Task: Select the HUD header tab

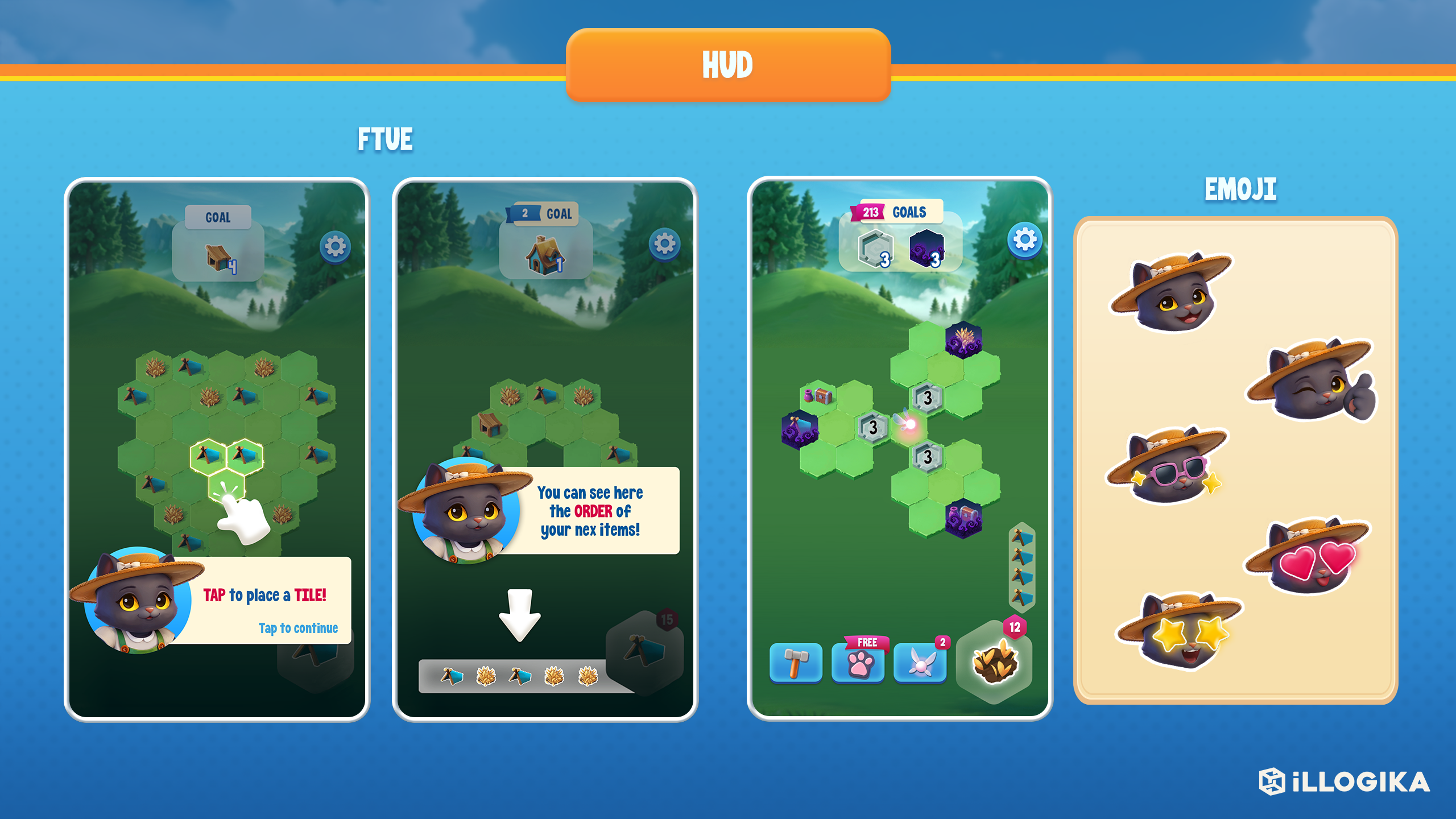Action: click(728, 64)
